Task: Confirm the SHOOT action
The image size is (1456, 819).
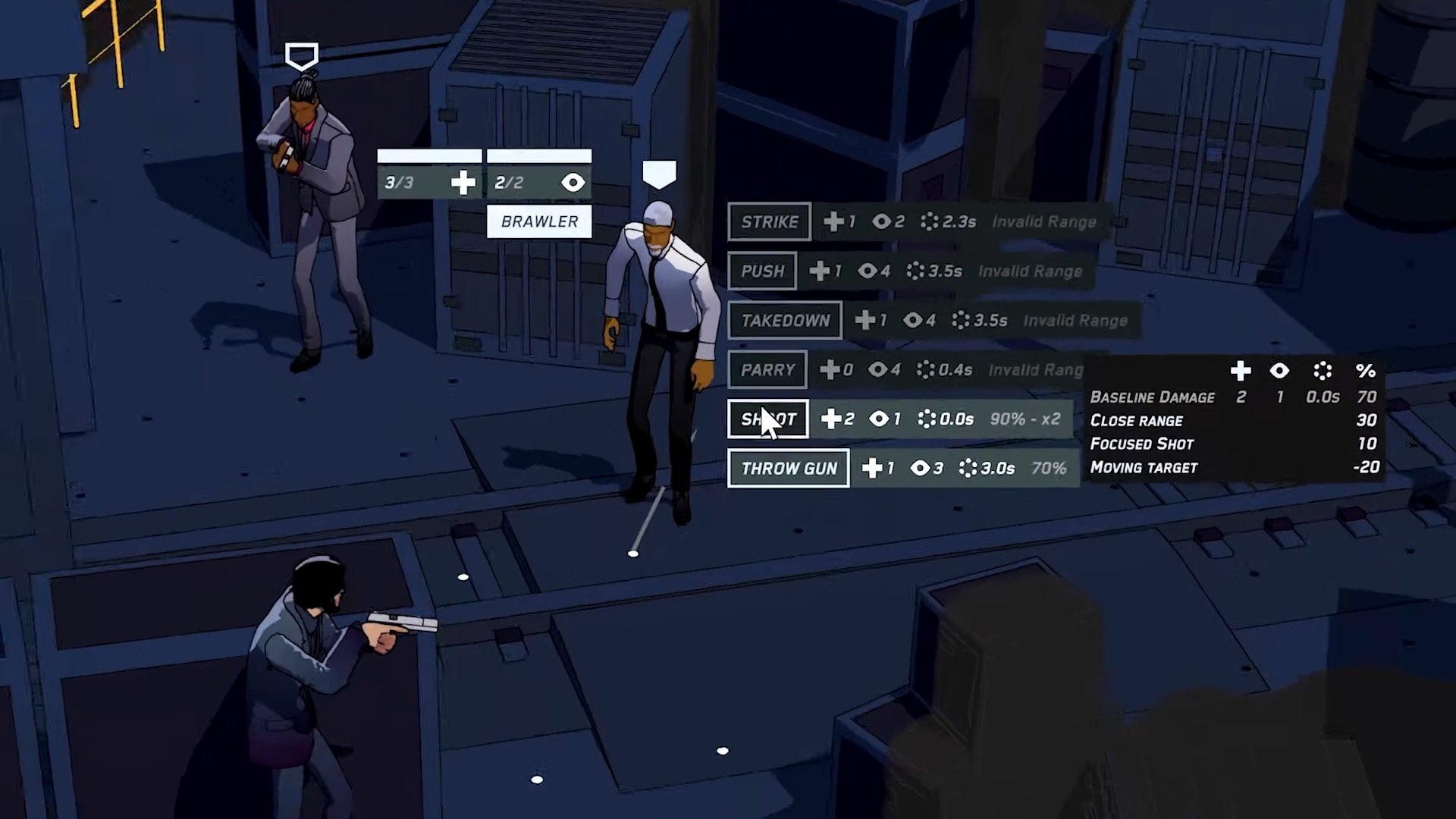Action: [767, 419]
